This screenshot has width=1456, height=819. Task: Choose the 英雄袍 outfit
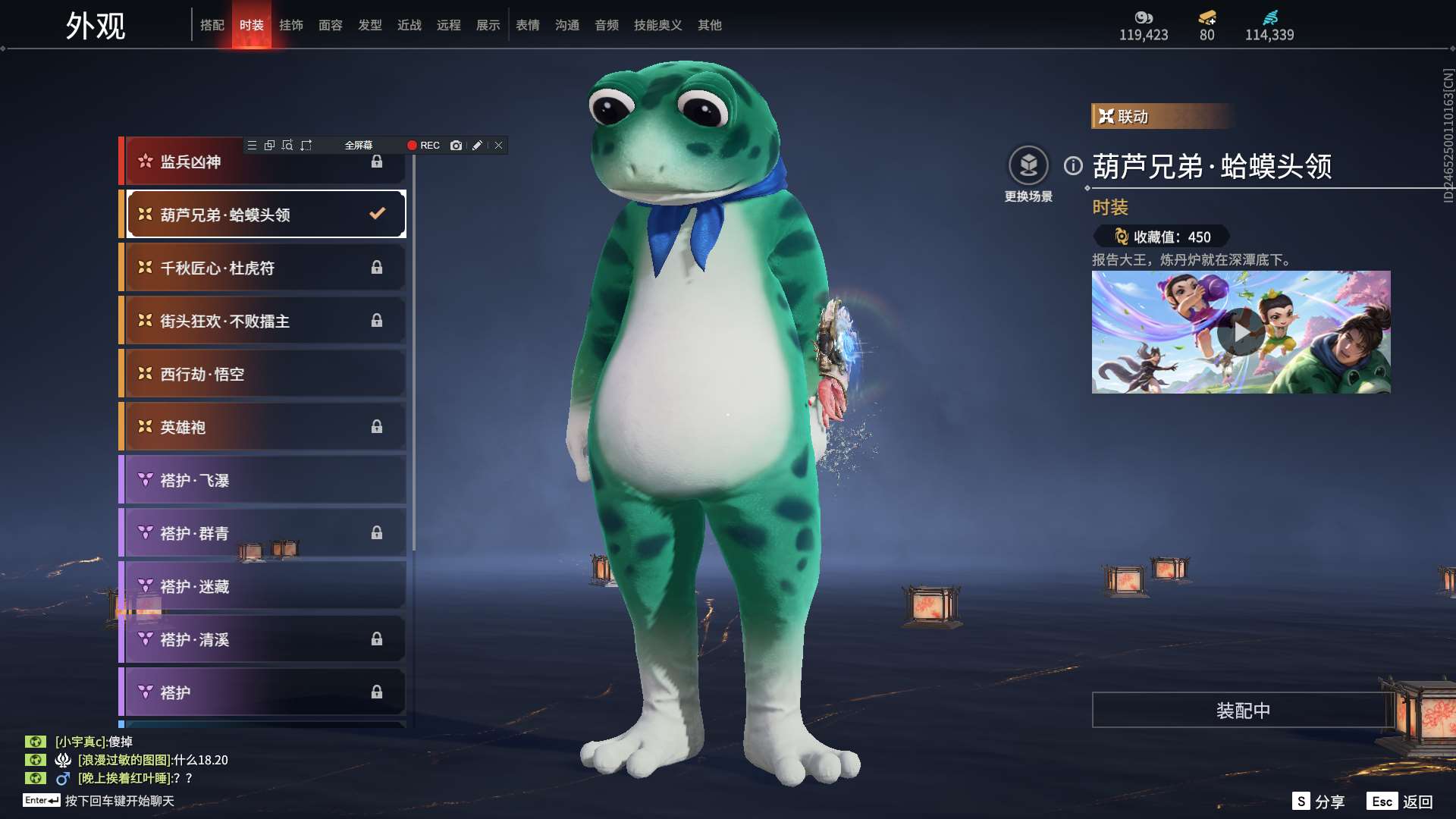(x=262, y=427)
